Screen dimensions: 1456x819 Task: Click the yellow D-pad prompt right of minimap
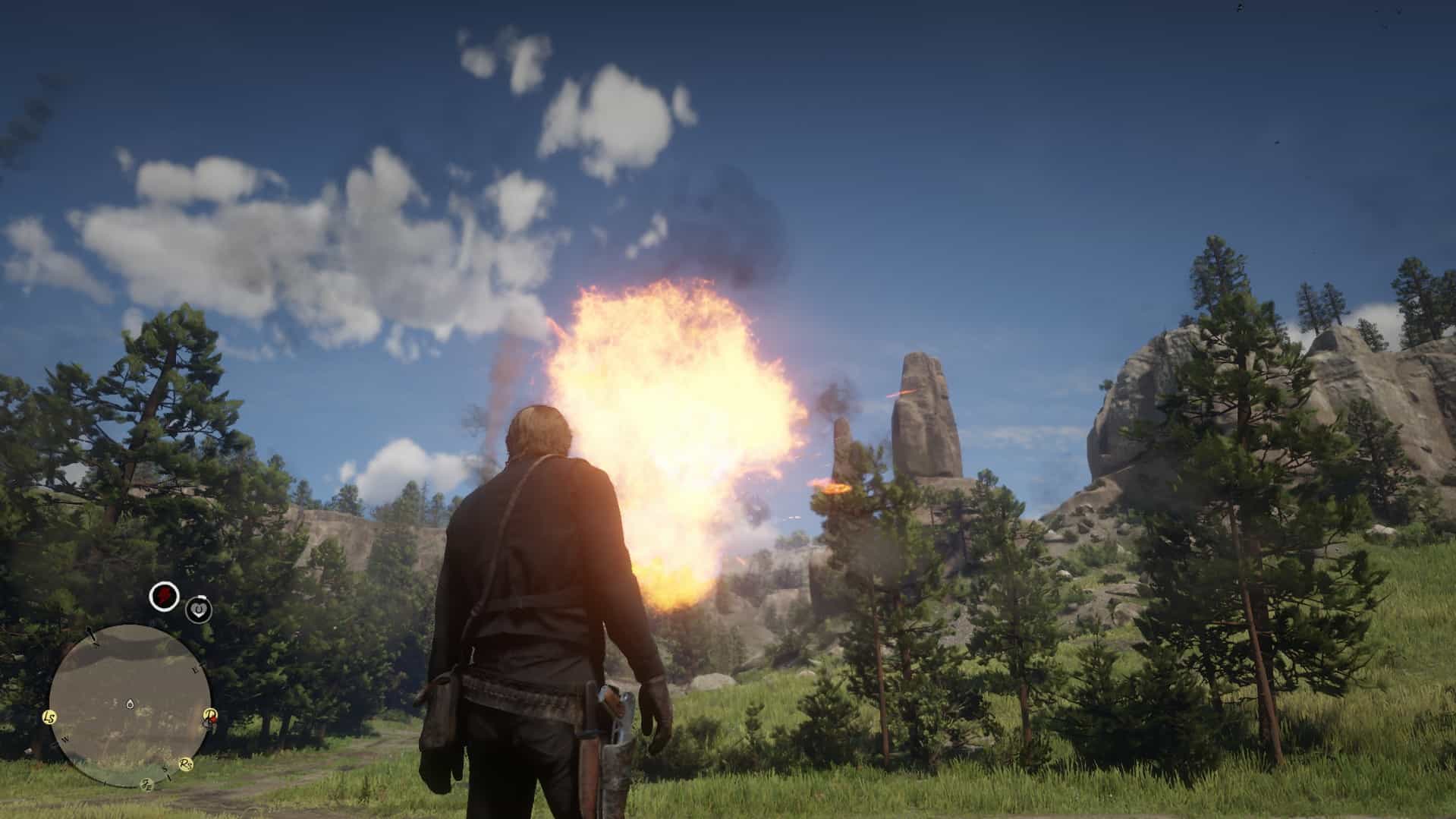pos(209,714)
